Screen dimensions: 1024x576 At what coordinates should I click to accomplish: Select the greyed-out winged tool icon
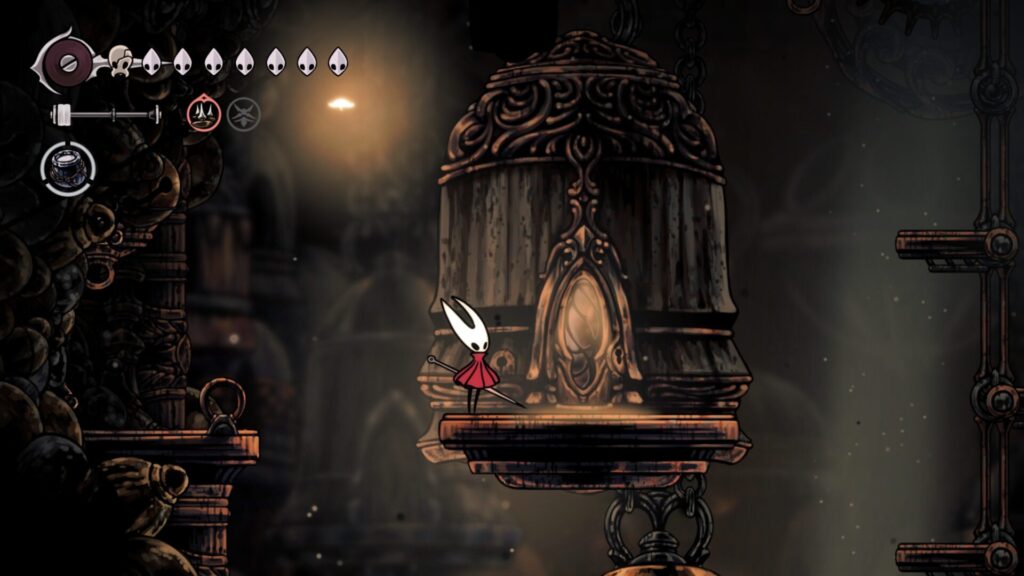click(242, 115)
